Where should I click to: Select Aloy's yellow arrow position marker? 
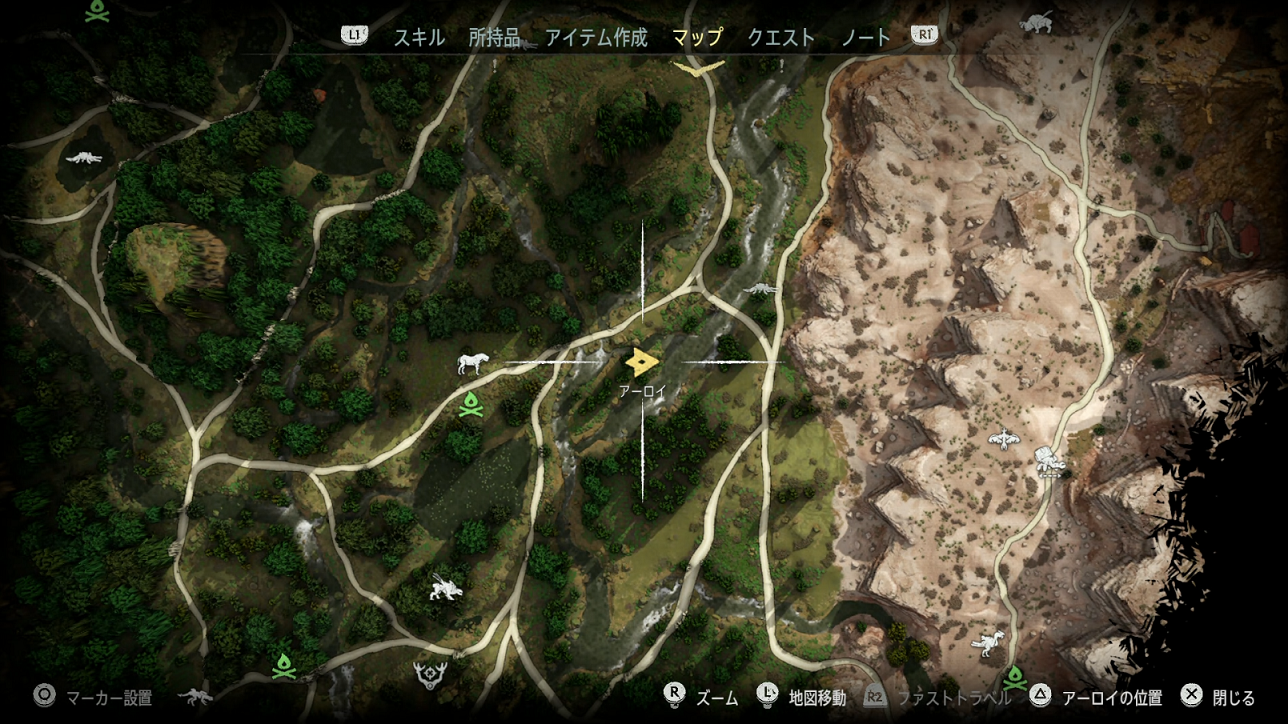click(x=642, y=361)
